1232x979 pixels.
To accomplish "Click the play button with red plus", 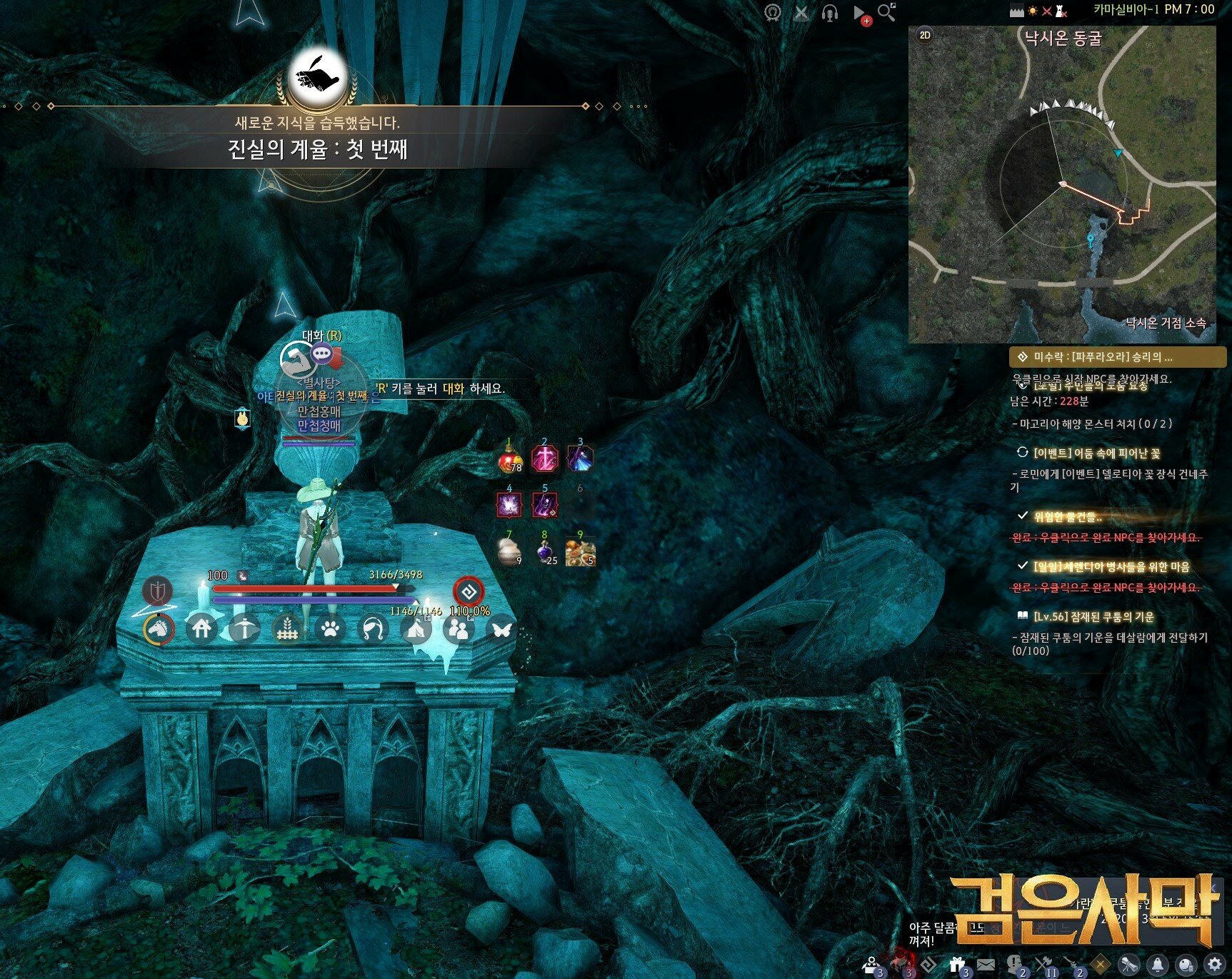I will [860, 14].
